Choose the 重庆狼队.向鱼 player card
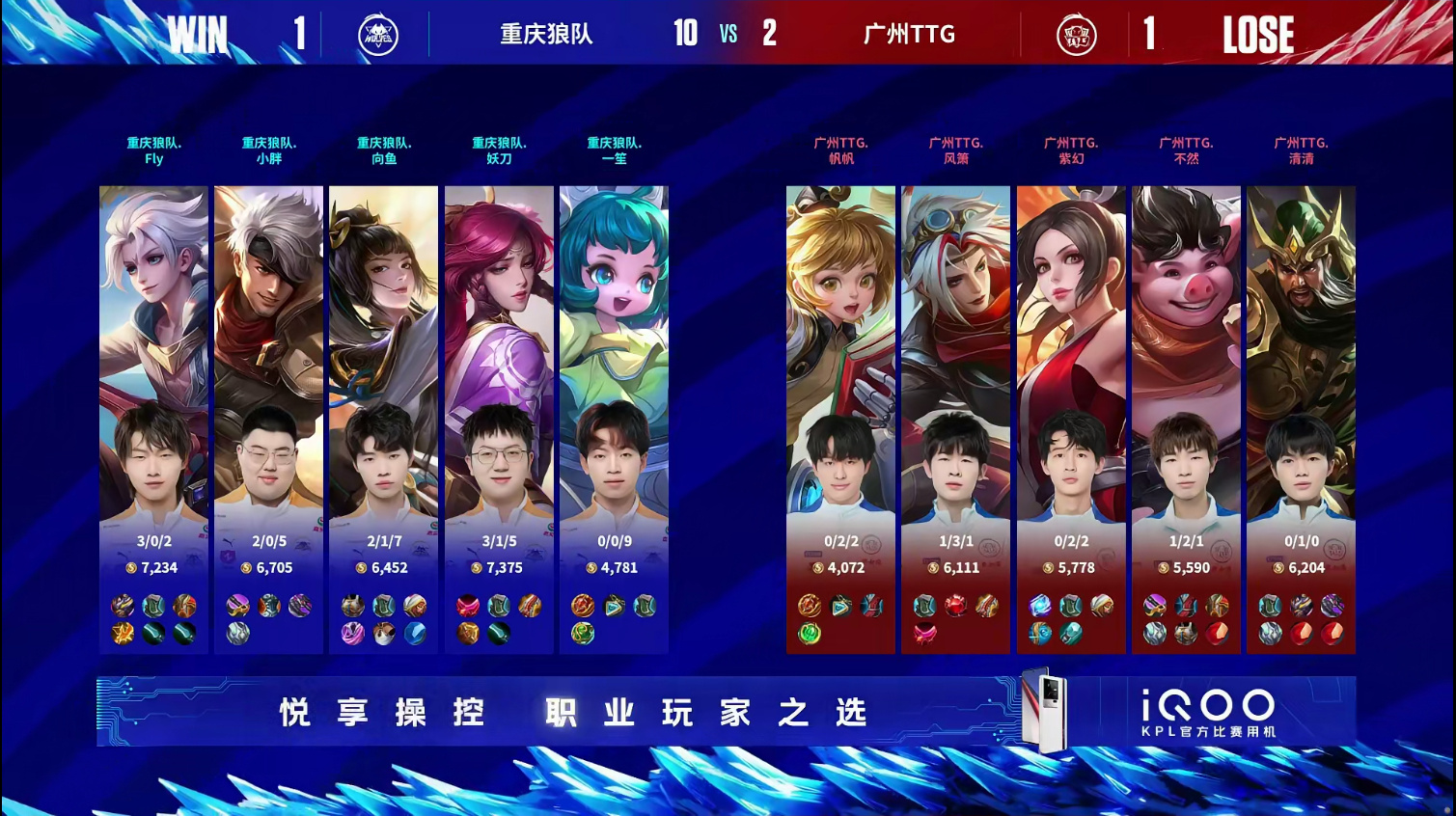Viewport: 1456px width, 816px height. (x=383, y=420)
